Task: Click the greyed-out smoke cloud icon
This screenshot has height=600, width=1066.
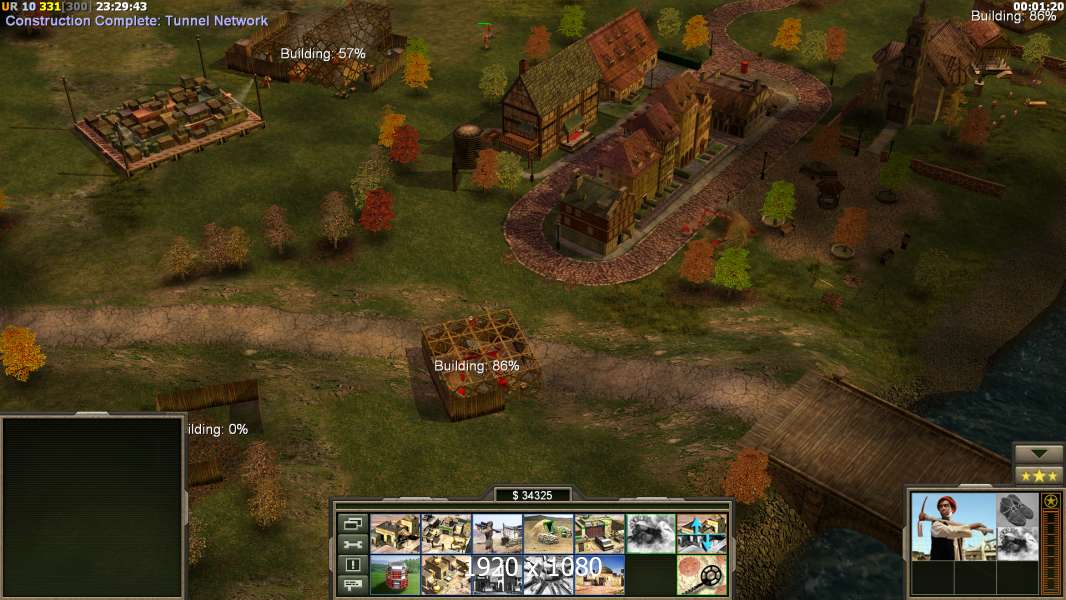Action: pyautogui.click(x=651, y=533)
